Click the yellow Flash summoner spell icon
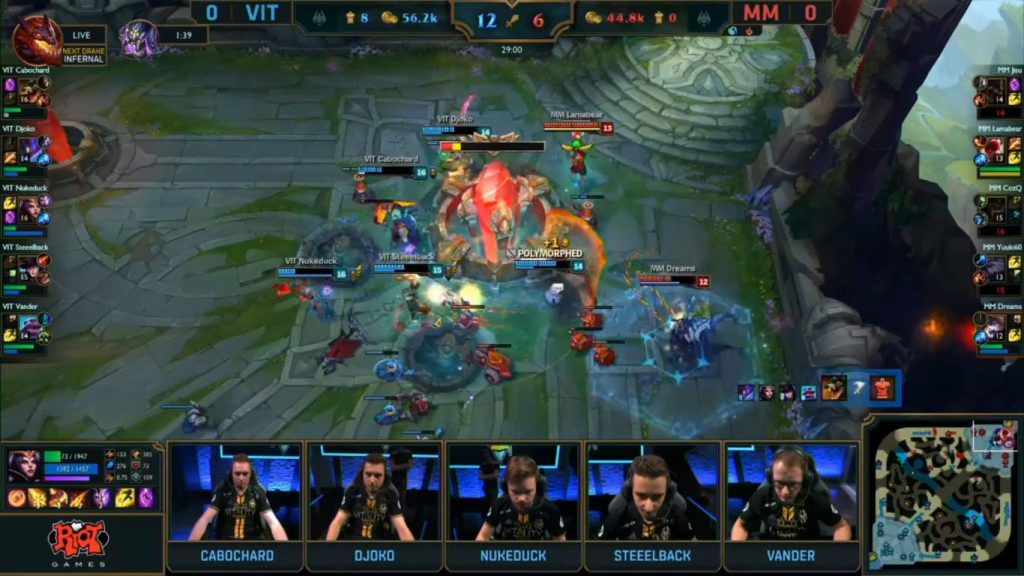This screenshot has width=1024, height=576. [127, 498]
